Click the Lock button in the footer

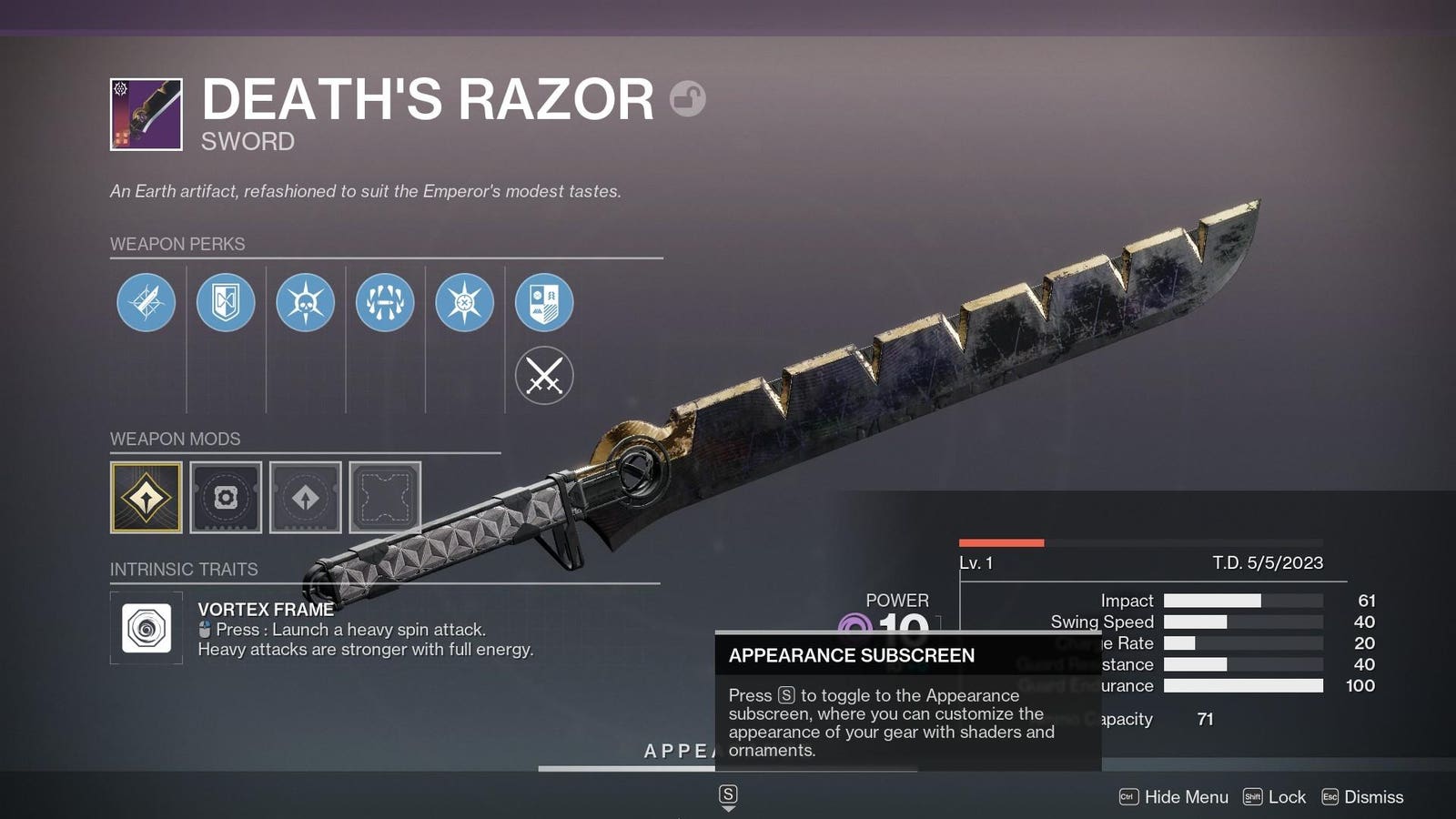point(1275,797)
